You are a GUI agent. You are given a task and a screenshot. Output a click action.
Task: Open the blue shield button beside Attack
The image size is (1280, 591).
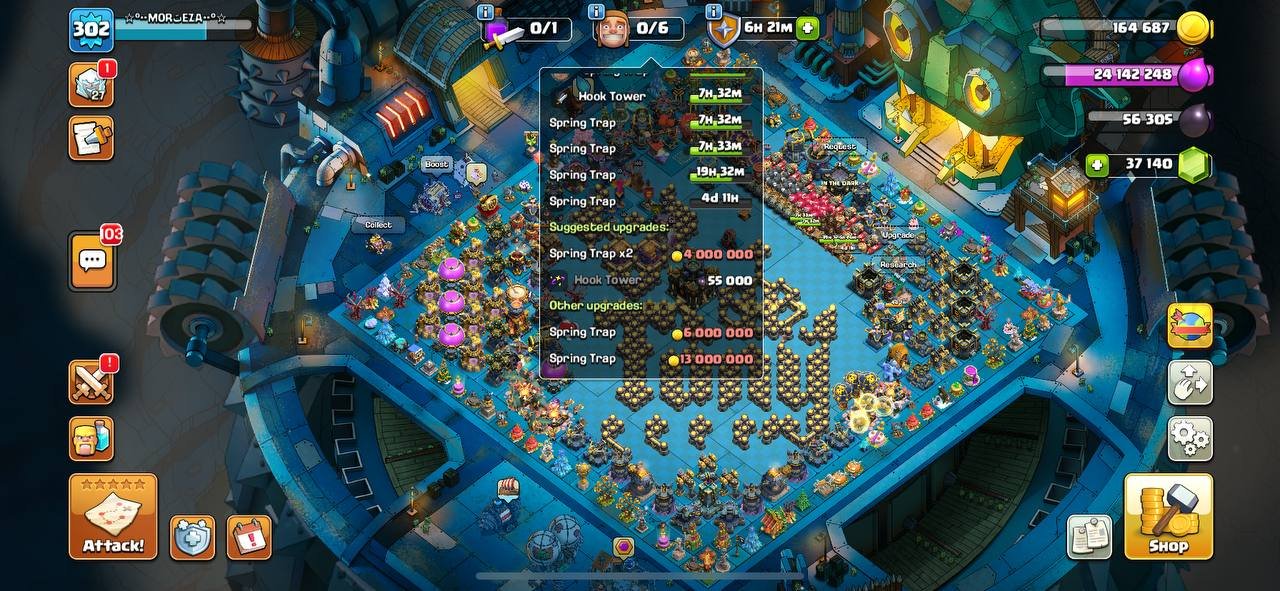(x=192, y=537)
